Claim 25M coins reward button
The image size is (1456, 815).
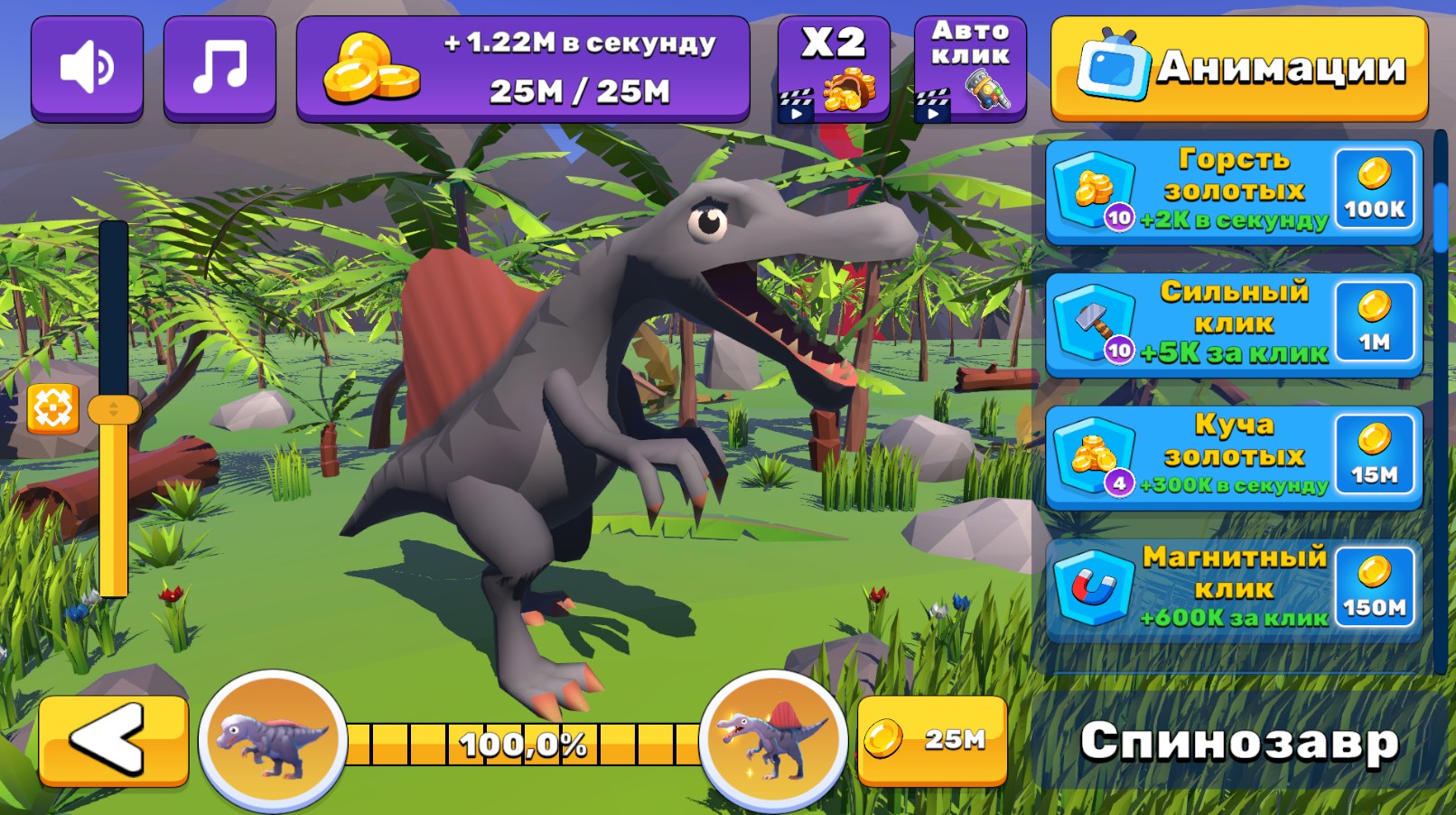(935, 741)
